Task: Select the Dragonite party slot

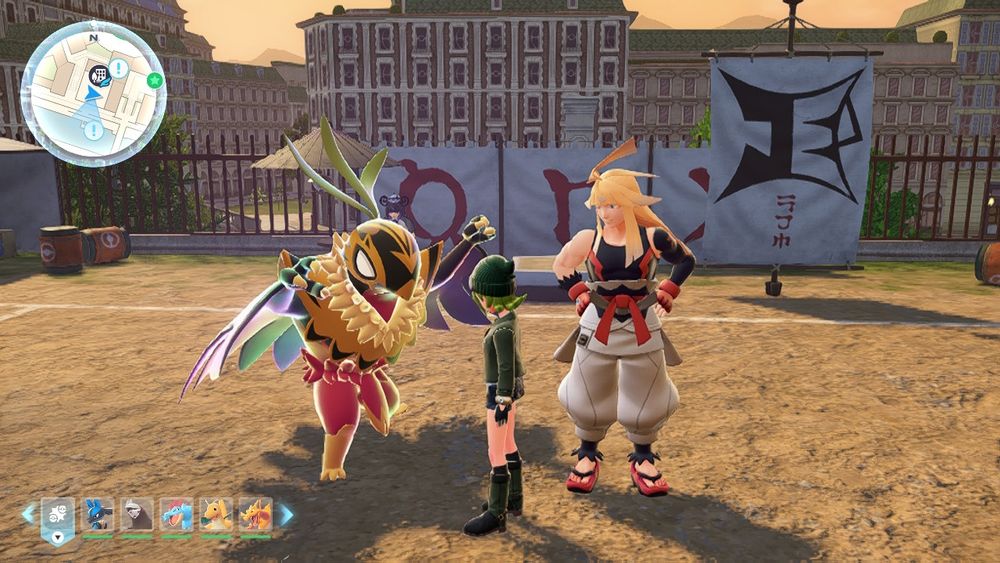Action: point(216,514)
